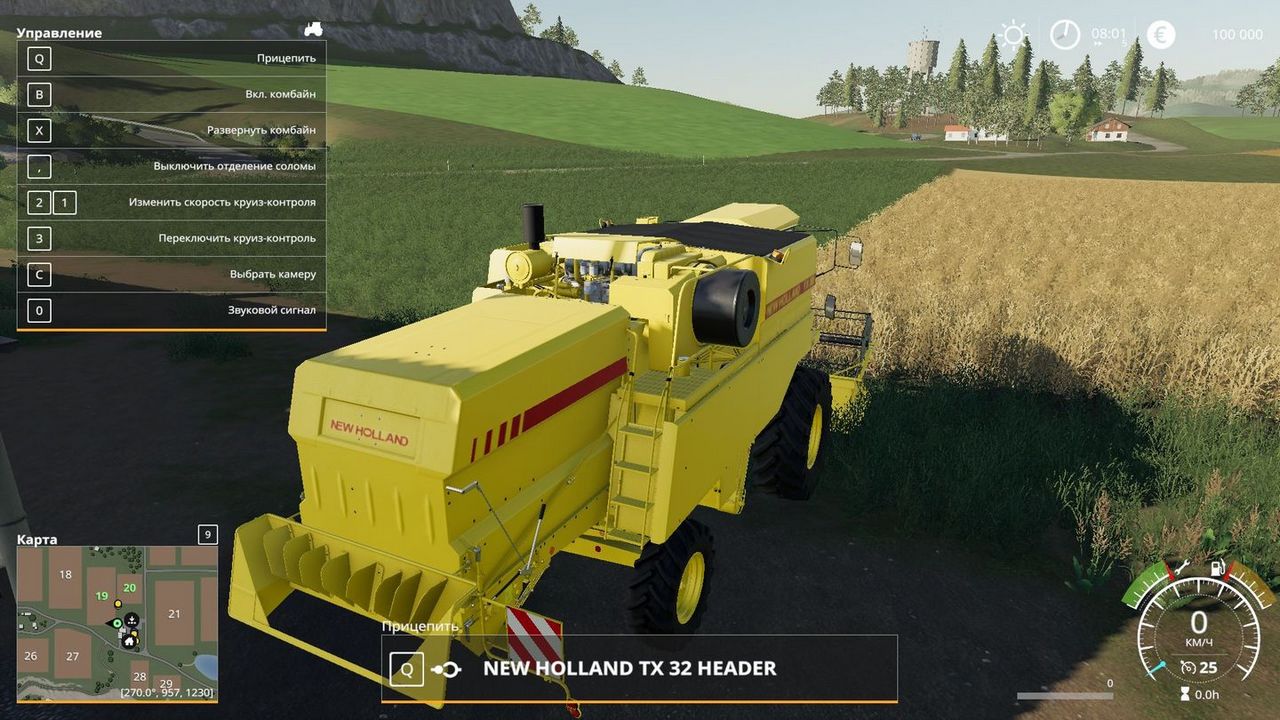Click the wrench damage icon on the gauge
Image resolution: width=1280 pixels, height=720 pixels.
pos(1180,568)
